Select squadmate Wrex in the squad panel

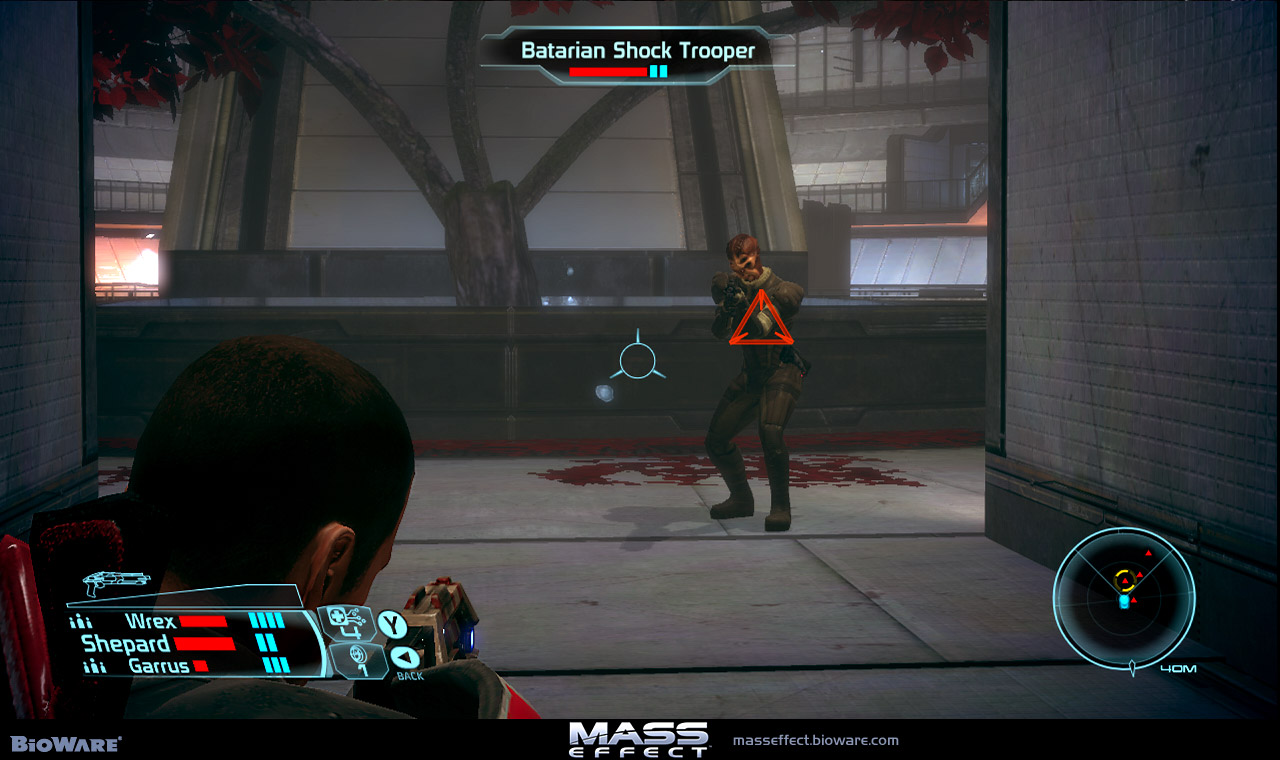click(151, 621)
